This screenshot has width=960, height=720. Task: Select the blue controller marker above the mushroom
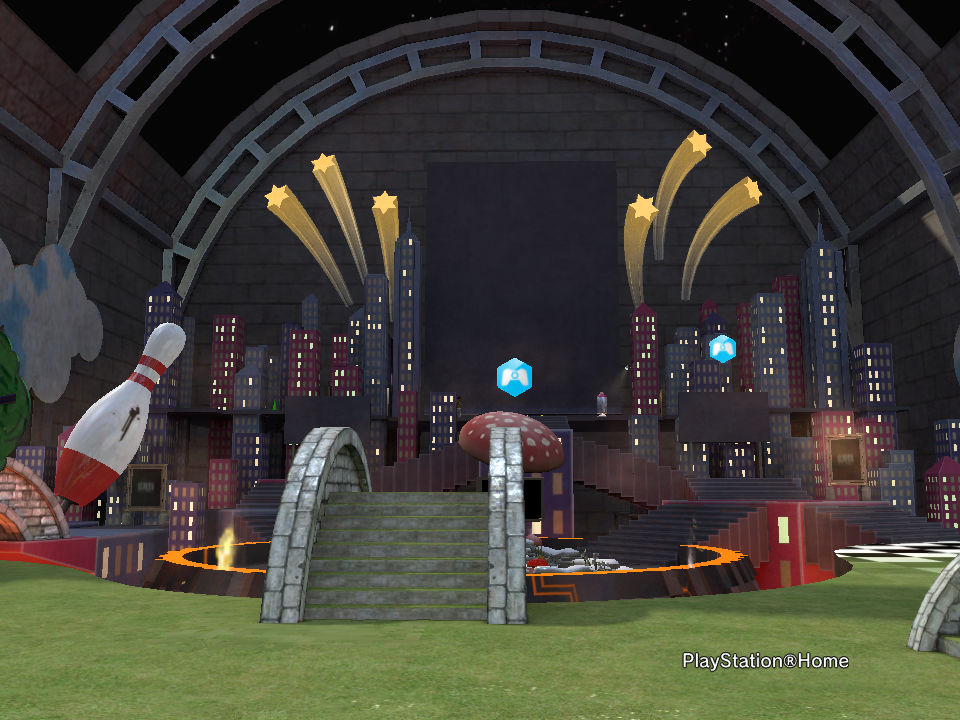coord(514,378)
